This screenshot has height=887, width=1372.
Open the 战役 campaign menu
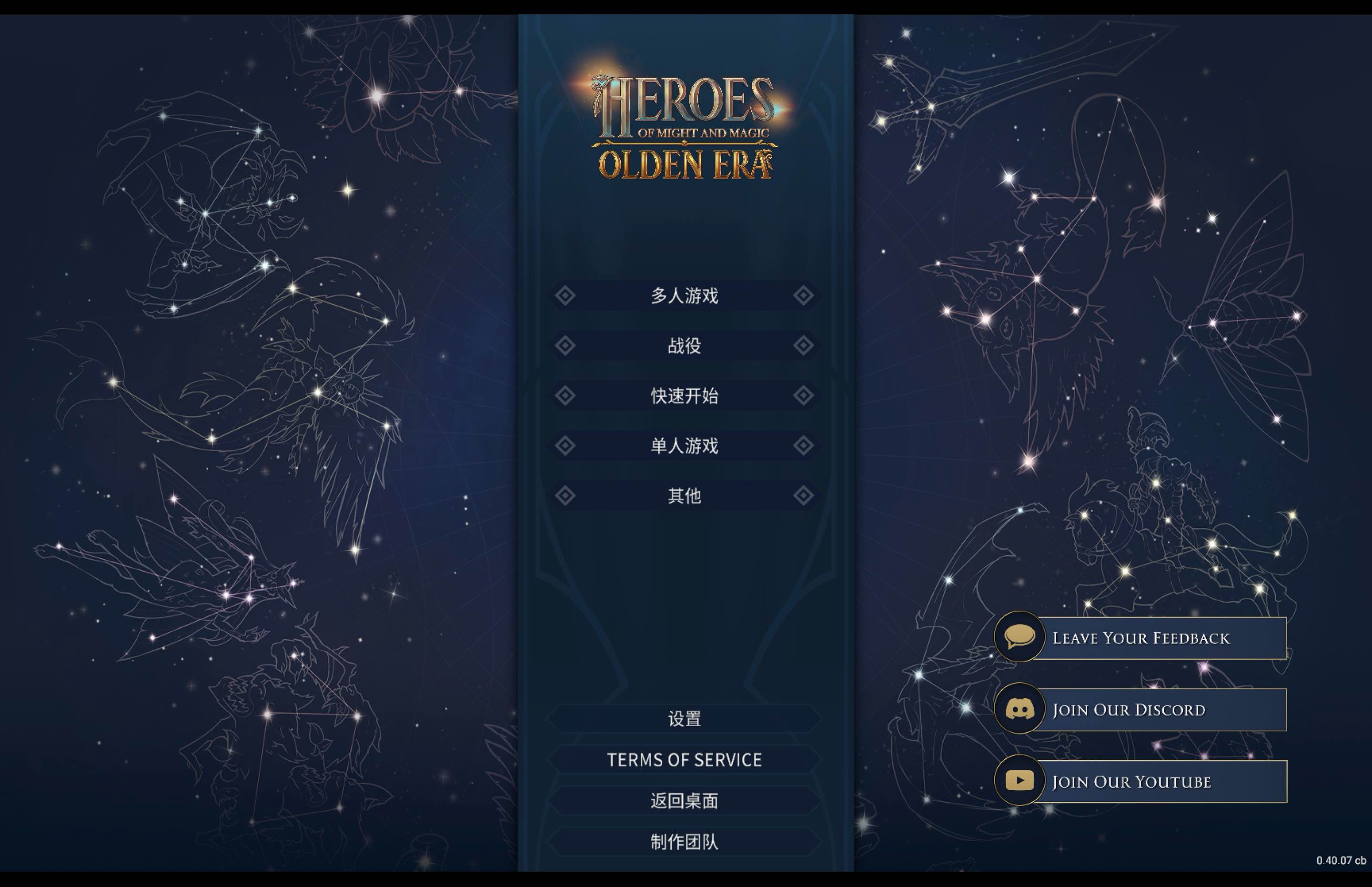(684, 345)
